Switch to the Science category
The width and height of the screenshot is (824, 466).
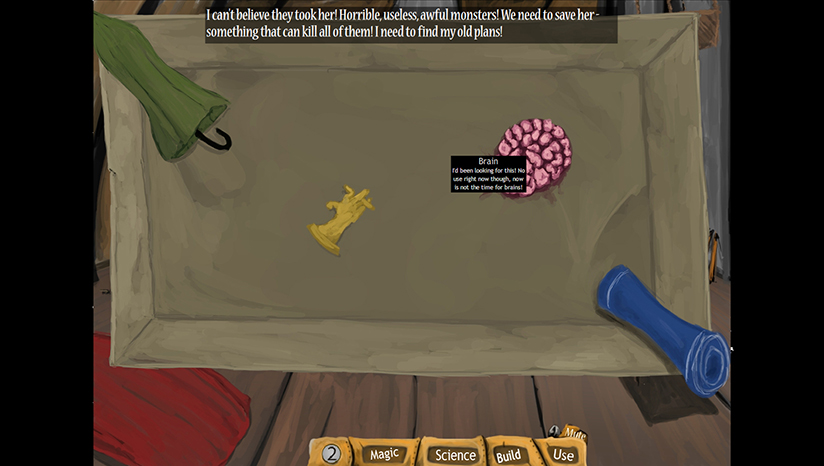click(454, 455)
